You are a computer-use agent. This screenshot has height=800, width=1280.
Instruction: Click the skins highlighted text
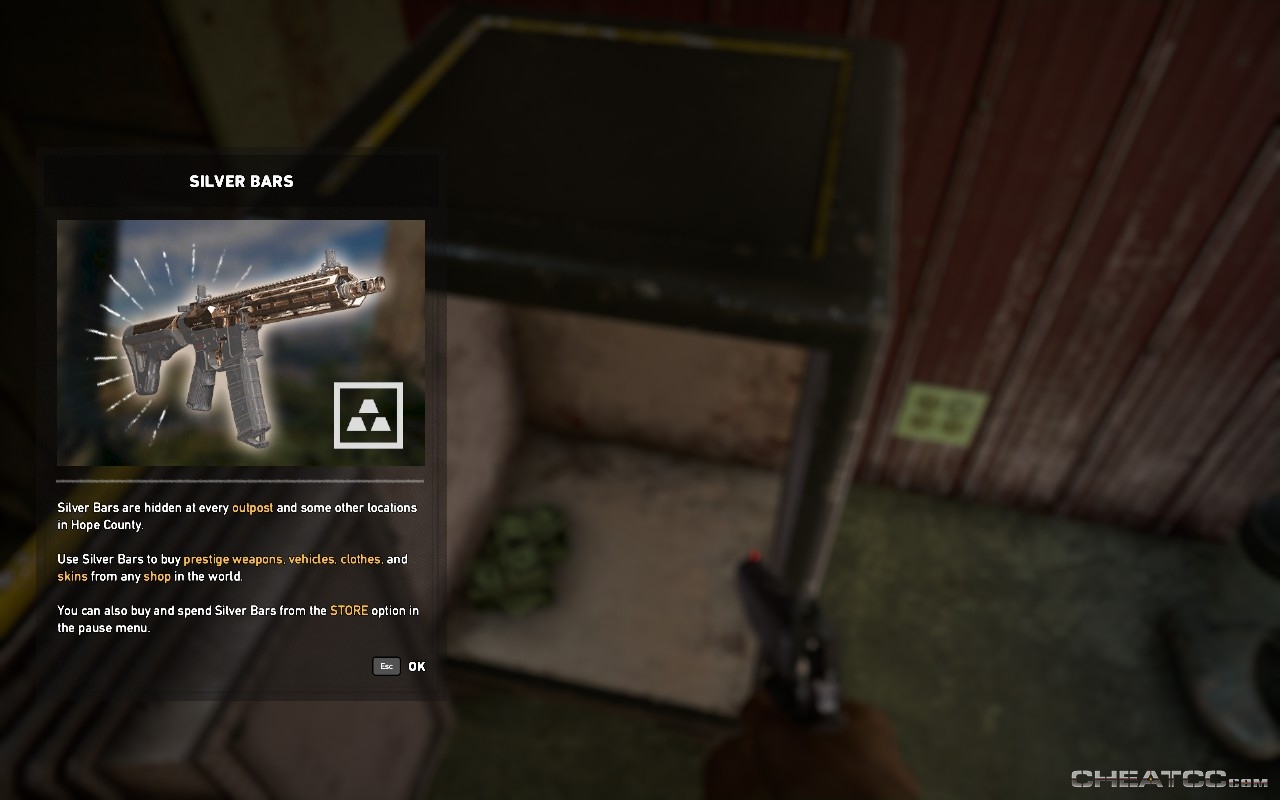point(71,576)
